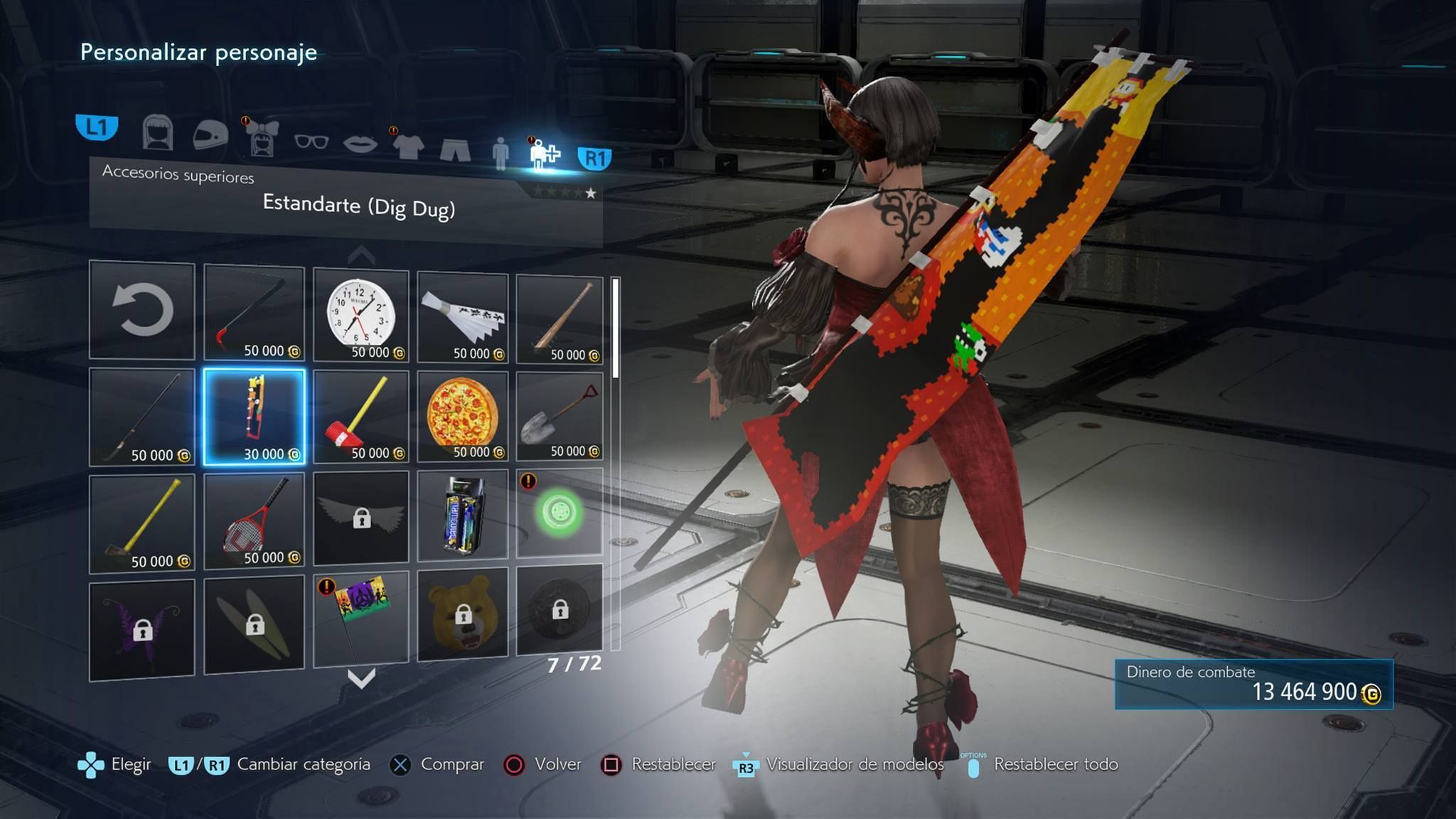Select the locked purple butterfly wings
This screenshot has width=1456, height=819.
point(142,628)
